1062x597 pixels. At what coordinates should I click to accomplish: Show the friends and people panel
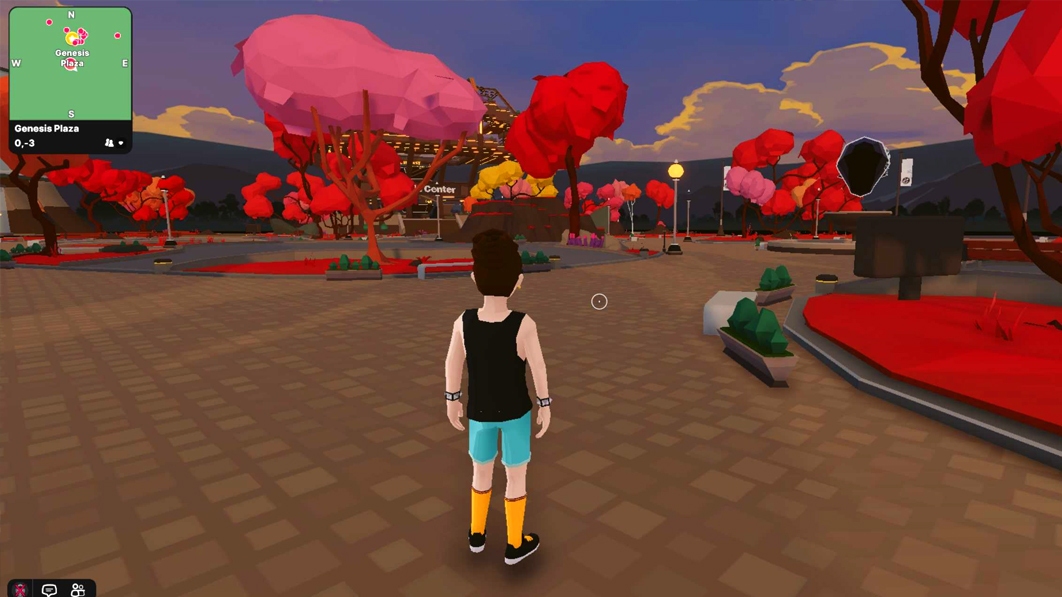[x=78, y=589]
